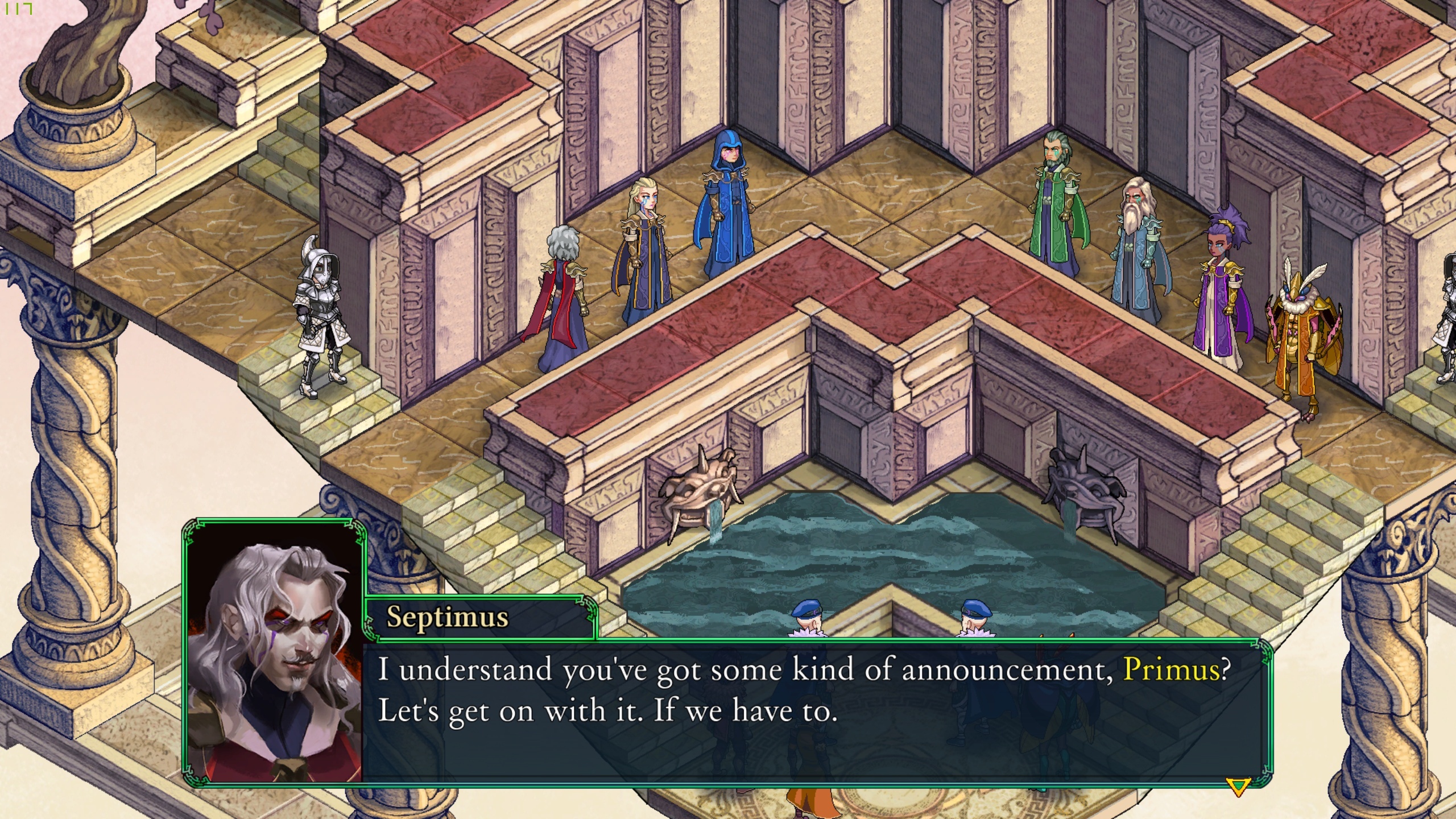
Task: Advance dialogue with the yellow arrow indicator
Action: point(1238,787)
